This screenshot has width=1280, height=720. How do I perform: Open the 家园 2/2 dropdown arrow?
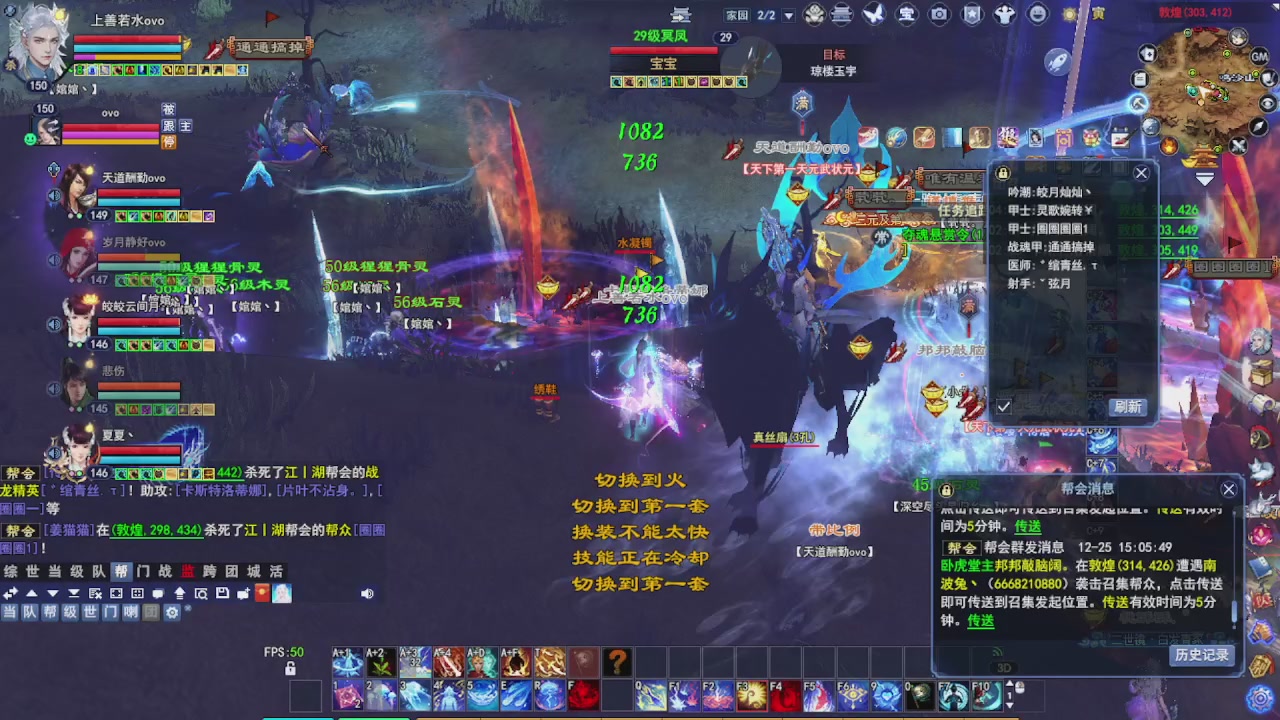coord(787,13)
